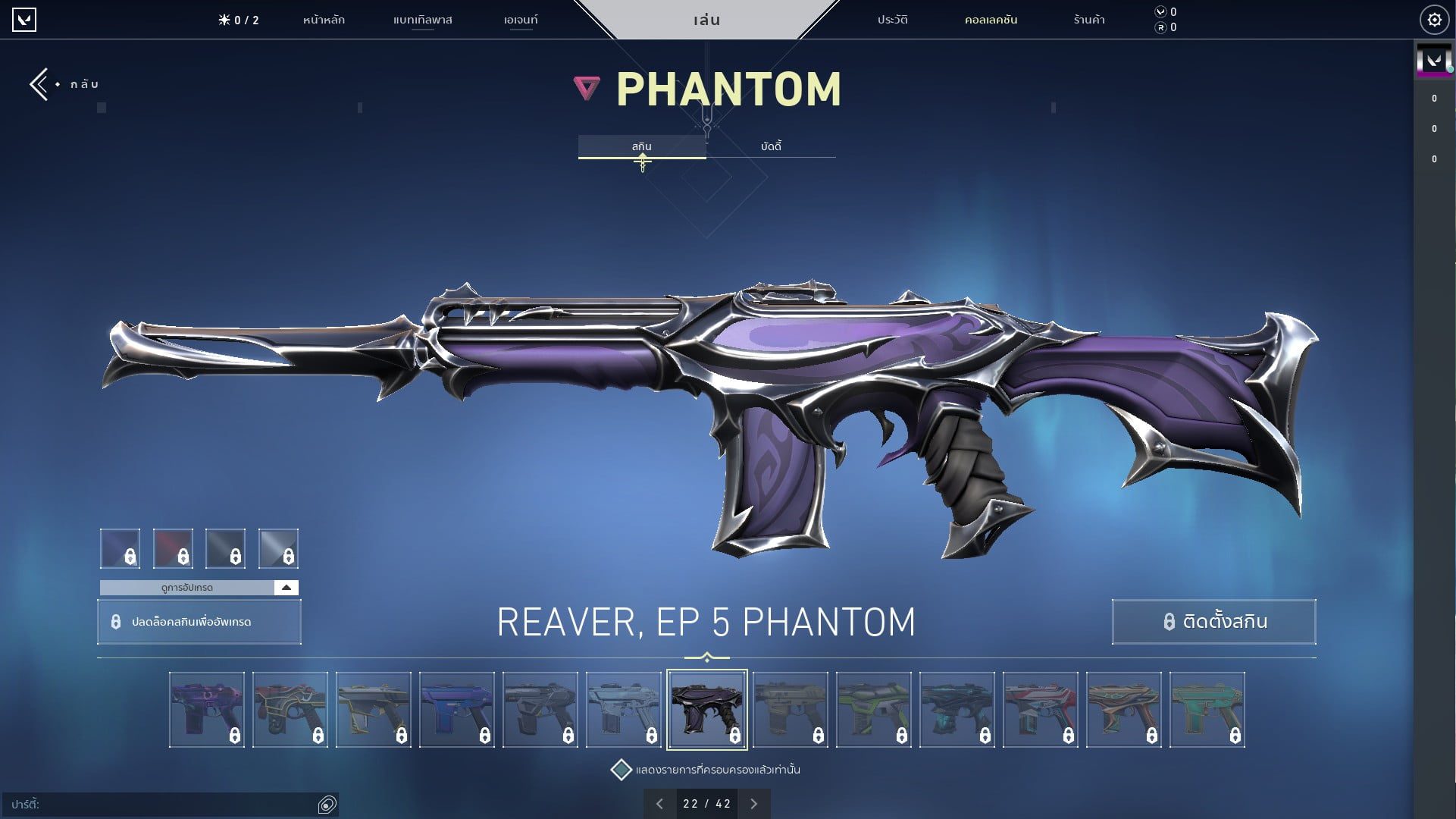
Task: Click the Valorant Points currency icon
Action: [1160, 11]
